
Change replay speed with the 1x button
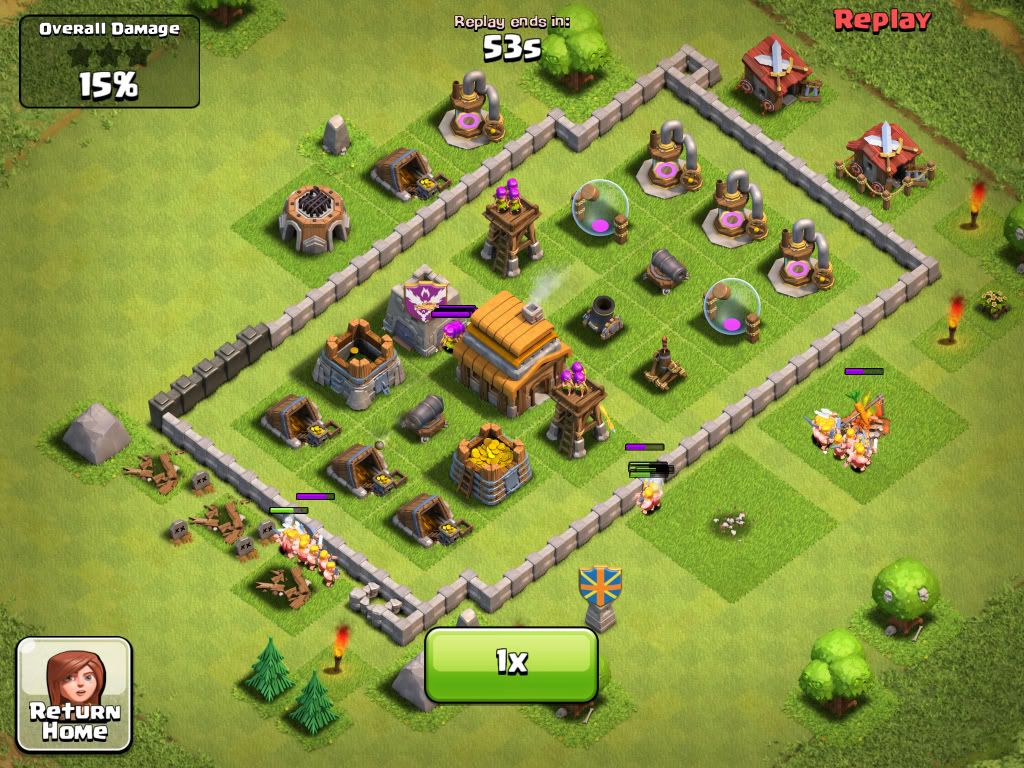[x=511, y=663]
